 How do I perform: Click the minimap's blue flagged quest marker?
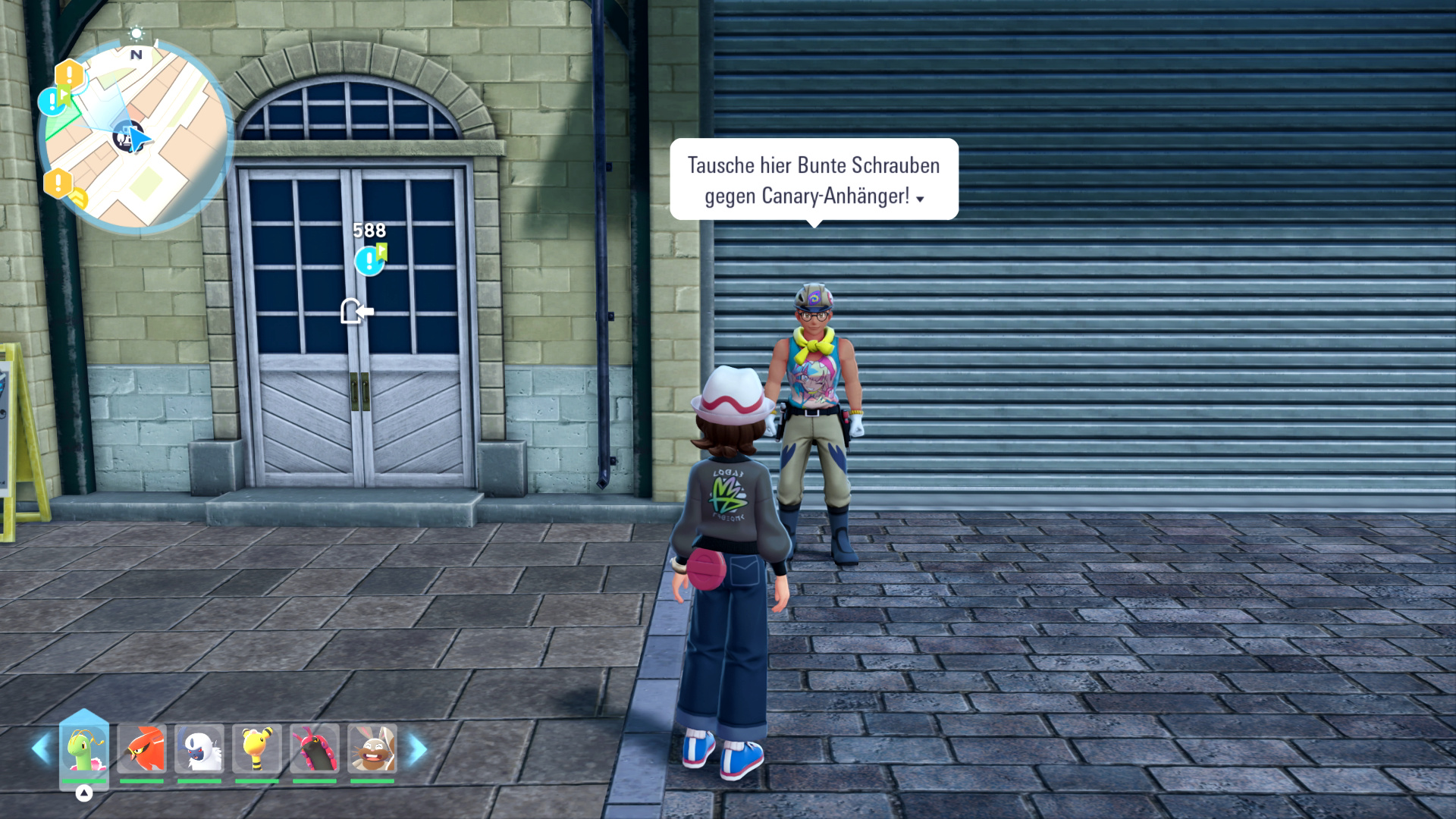click(x=53, y=100)
